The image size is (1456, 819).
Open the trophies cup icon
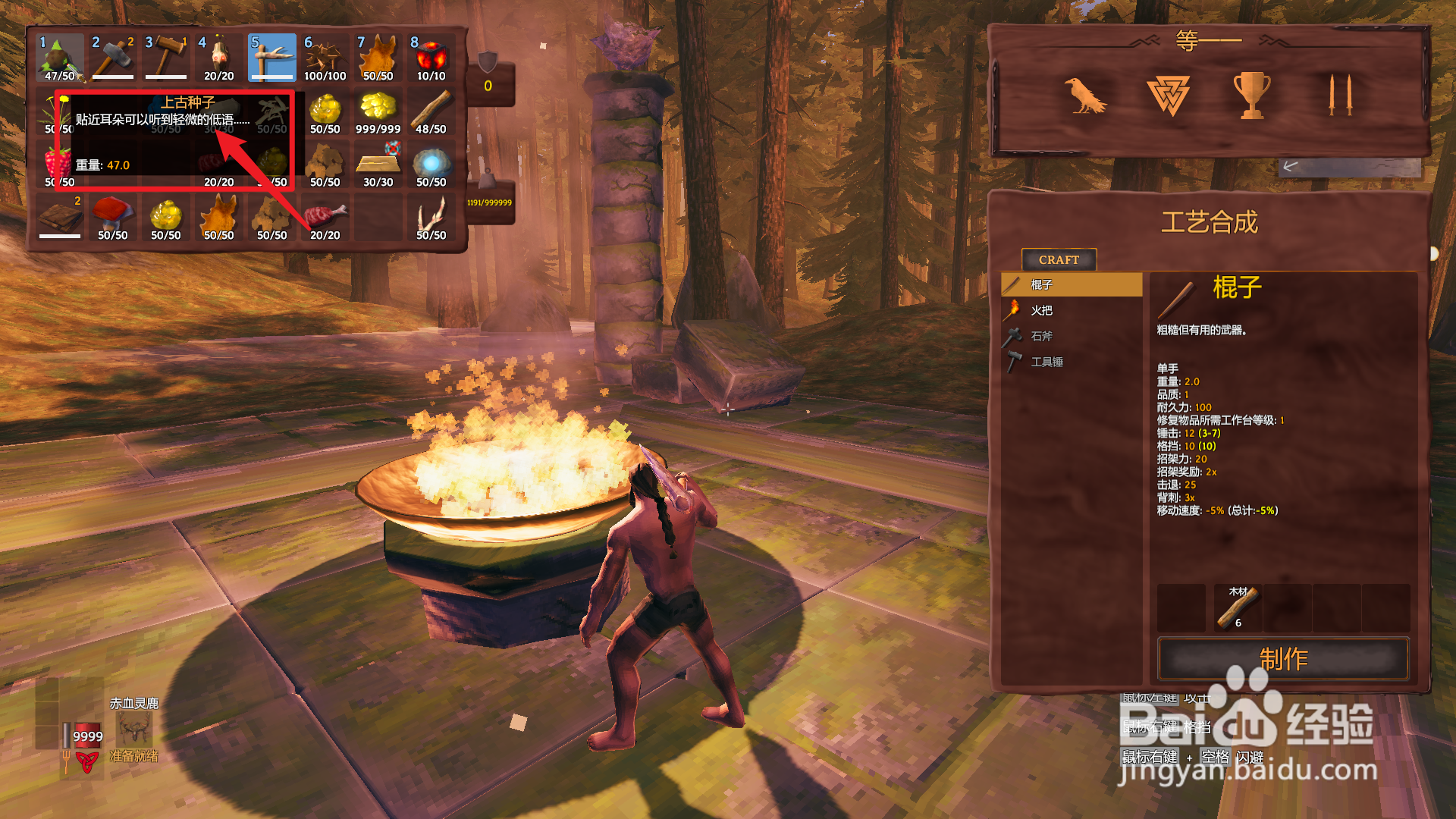point(1251,96)
